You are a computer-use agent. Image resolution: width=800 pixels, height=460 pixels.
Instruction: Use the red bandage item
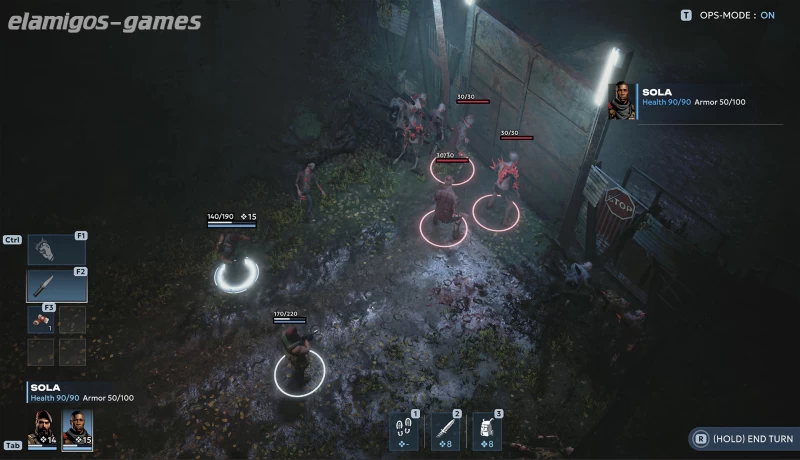pyautogui.click(x=41, y=320)
